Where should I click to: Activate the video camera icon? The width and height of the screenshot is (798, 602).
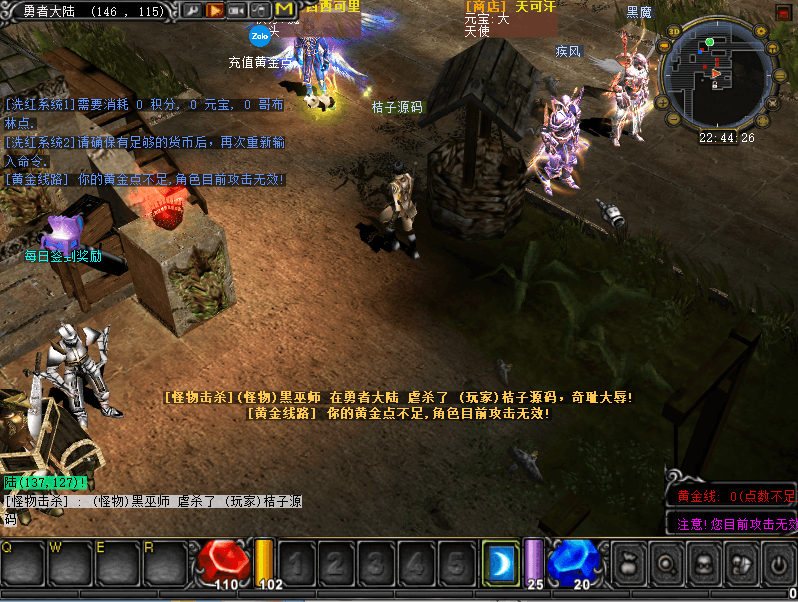[237, 10]
